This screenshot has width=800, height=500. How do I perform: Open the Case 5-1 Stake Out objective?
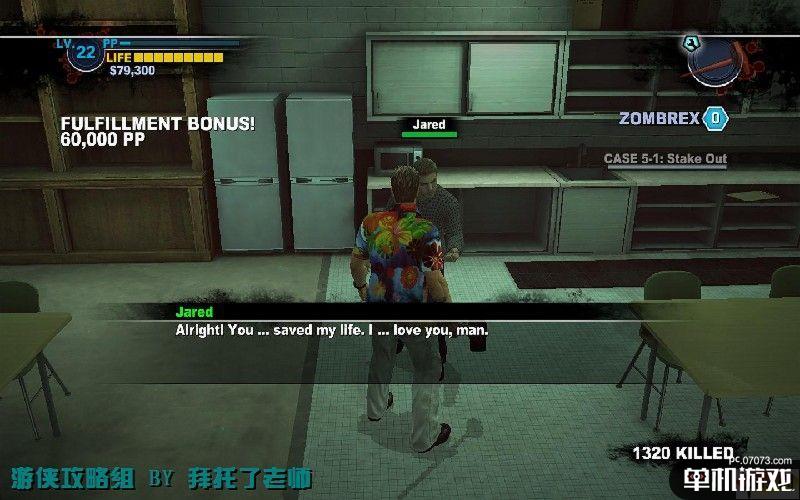point(665,158)
